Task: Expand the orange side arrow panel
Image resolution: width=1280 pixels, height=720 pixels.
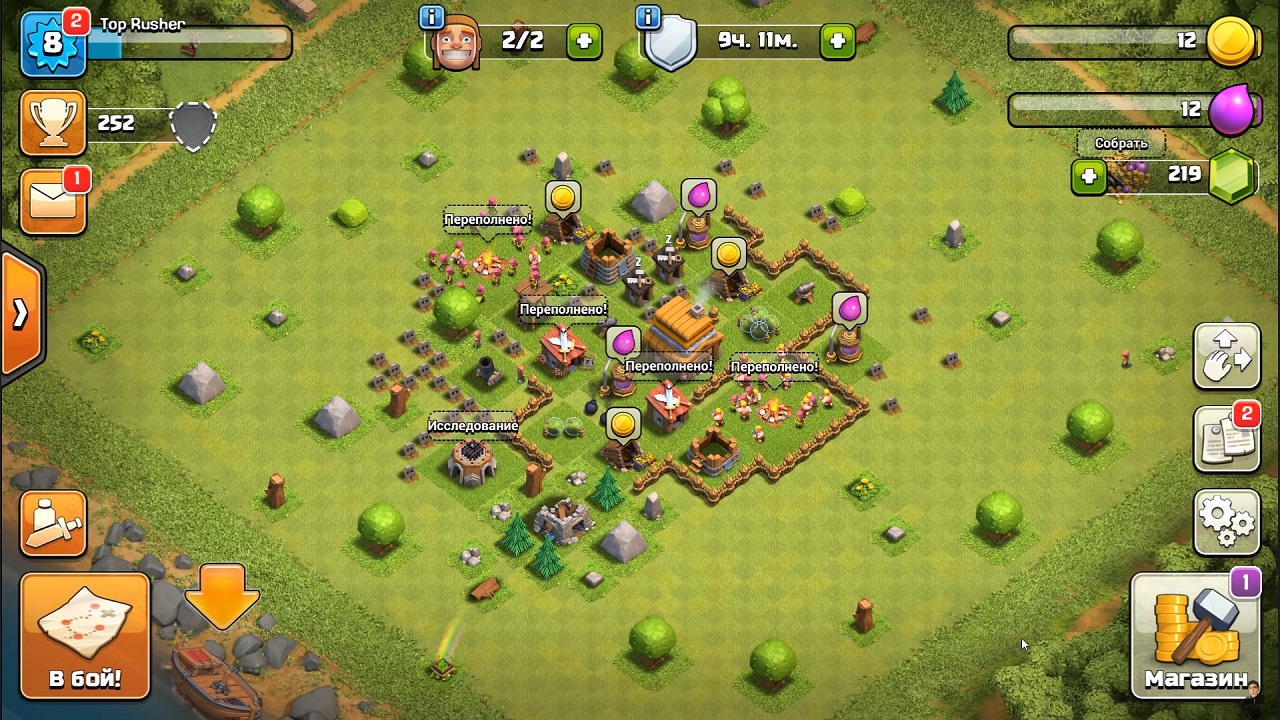Action: pyautogui.click(x=21, y=314)
